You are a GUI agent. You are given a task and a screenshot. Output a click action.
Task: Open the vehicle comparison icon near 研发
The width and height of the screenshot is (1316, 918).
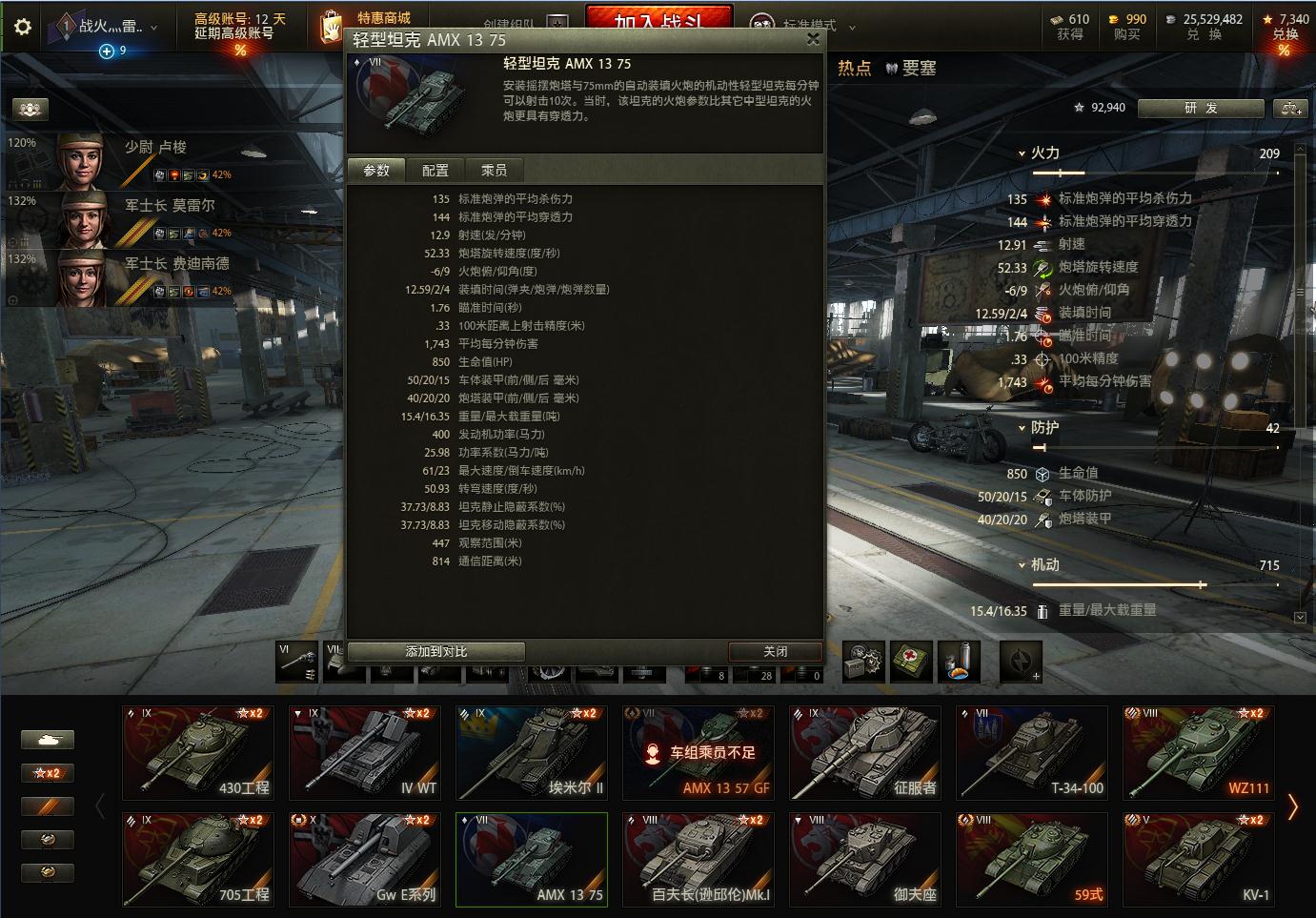pos(1289,108)
